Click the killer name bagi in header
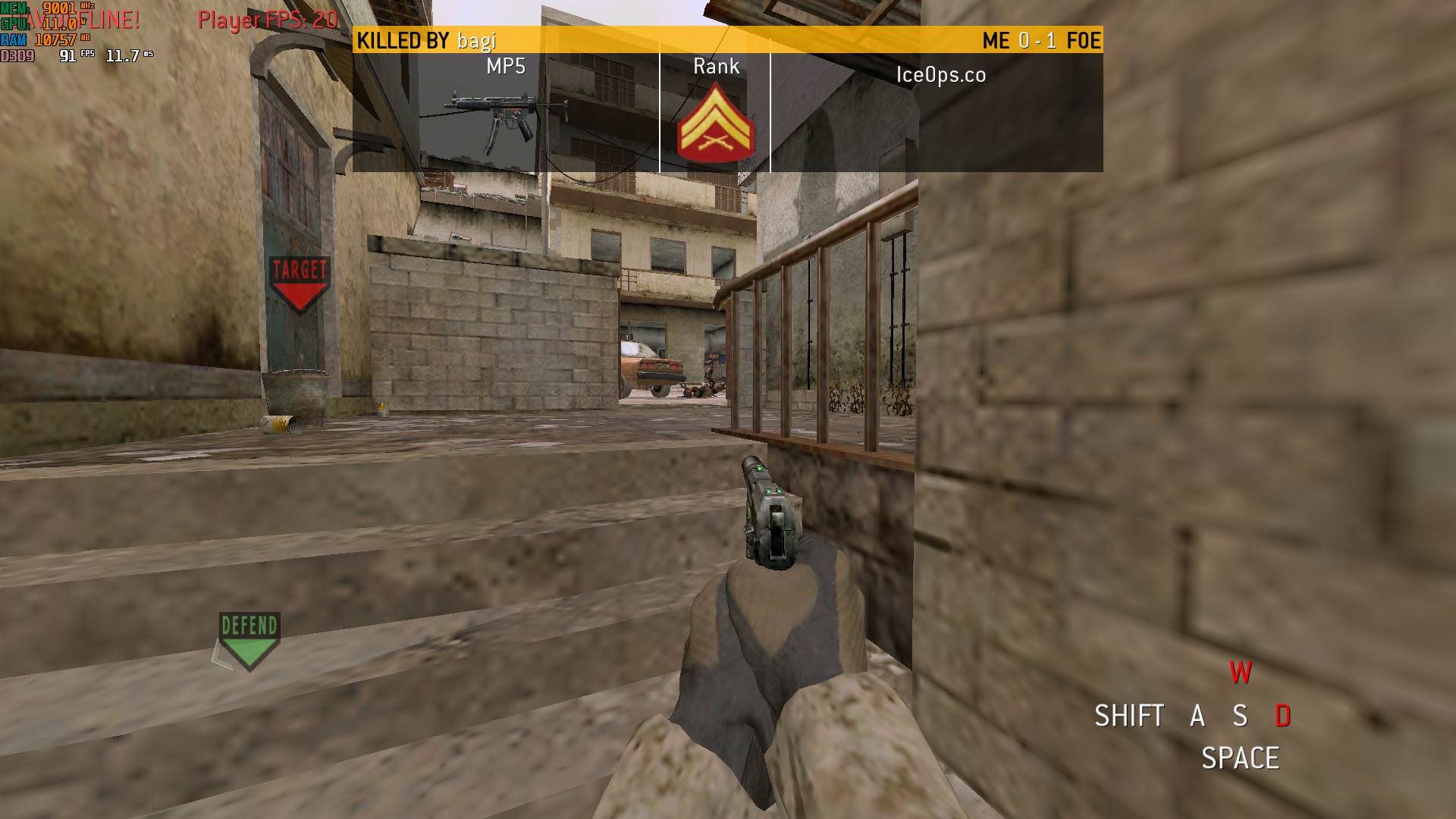 pyautogui.click(x=476, y=40)
